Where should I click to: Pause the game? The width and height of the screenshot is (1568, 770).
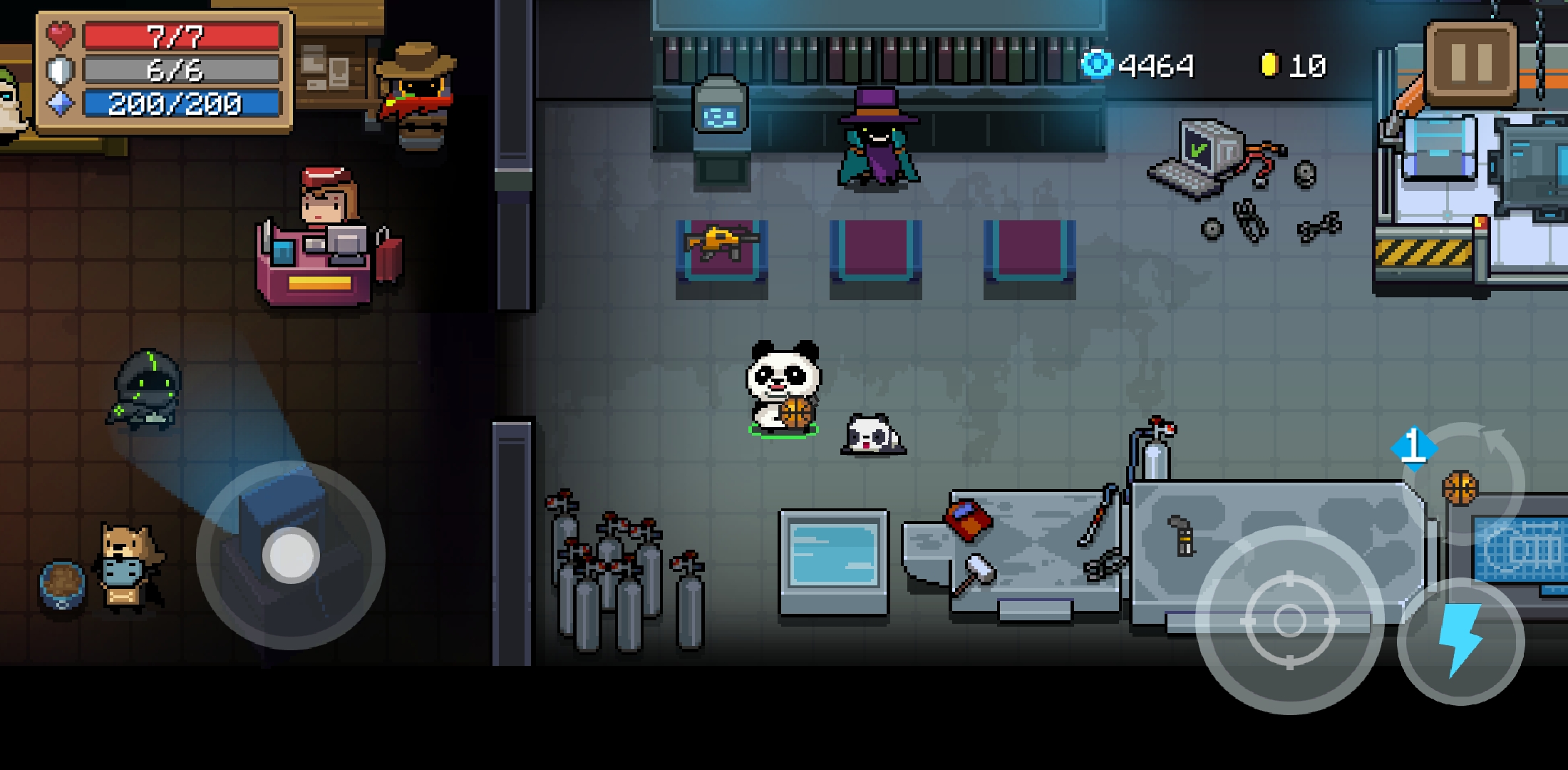pos(1470,62)
